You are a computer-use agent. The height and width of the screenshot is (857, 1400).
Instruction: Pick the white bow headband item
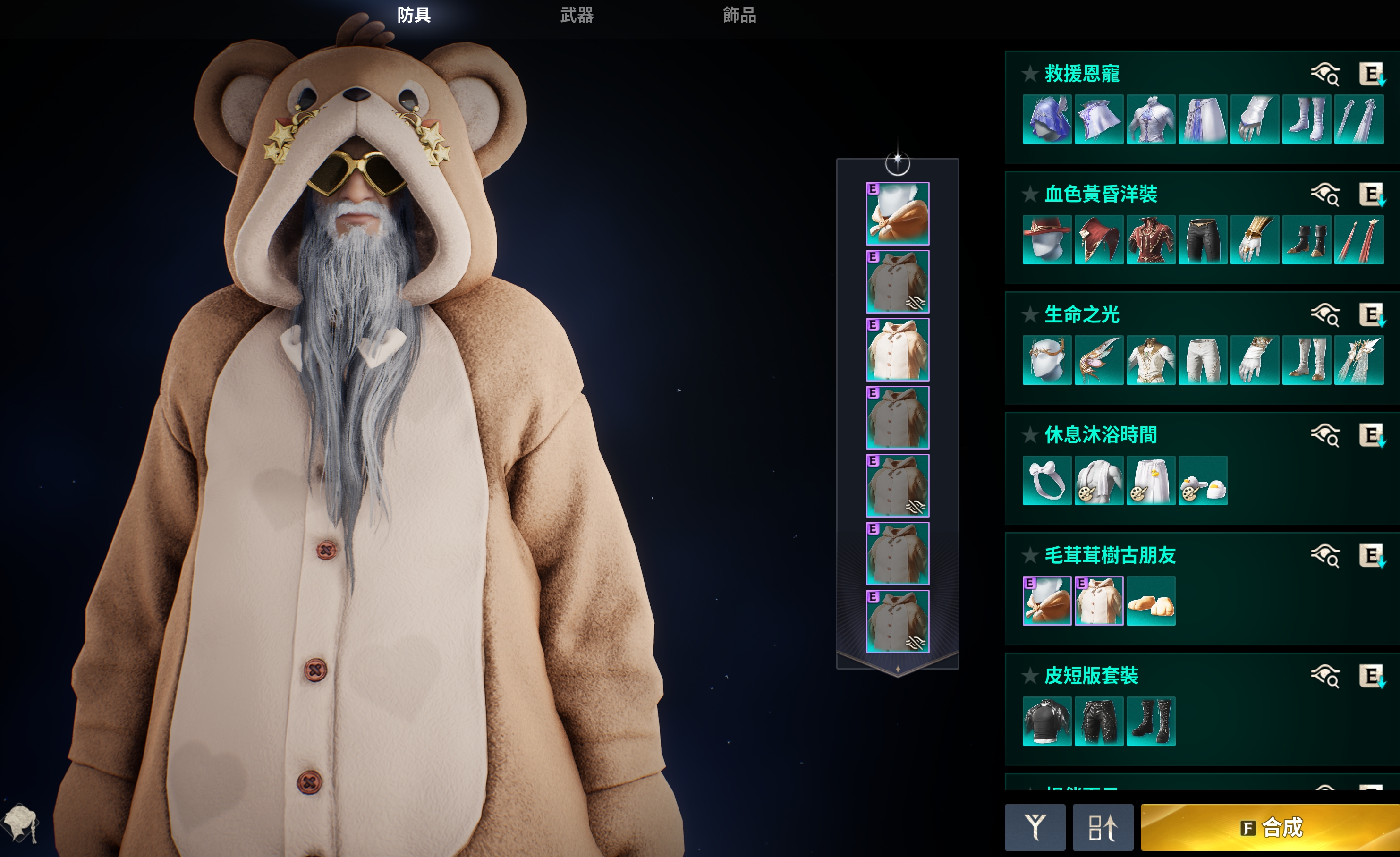(1047, 481)
